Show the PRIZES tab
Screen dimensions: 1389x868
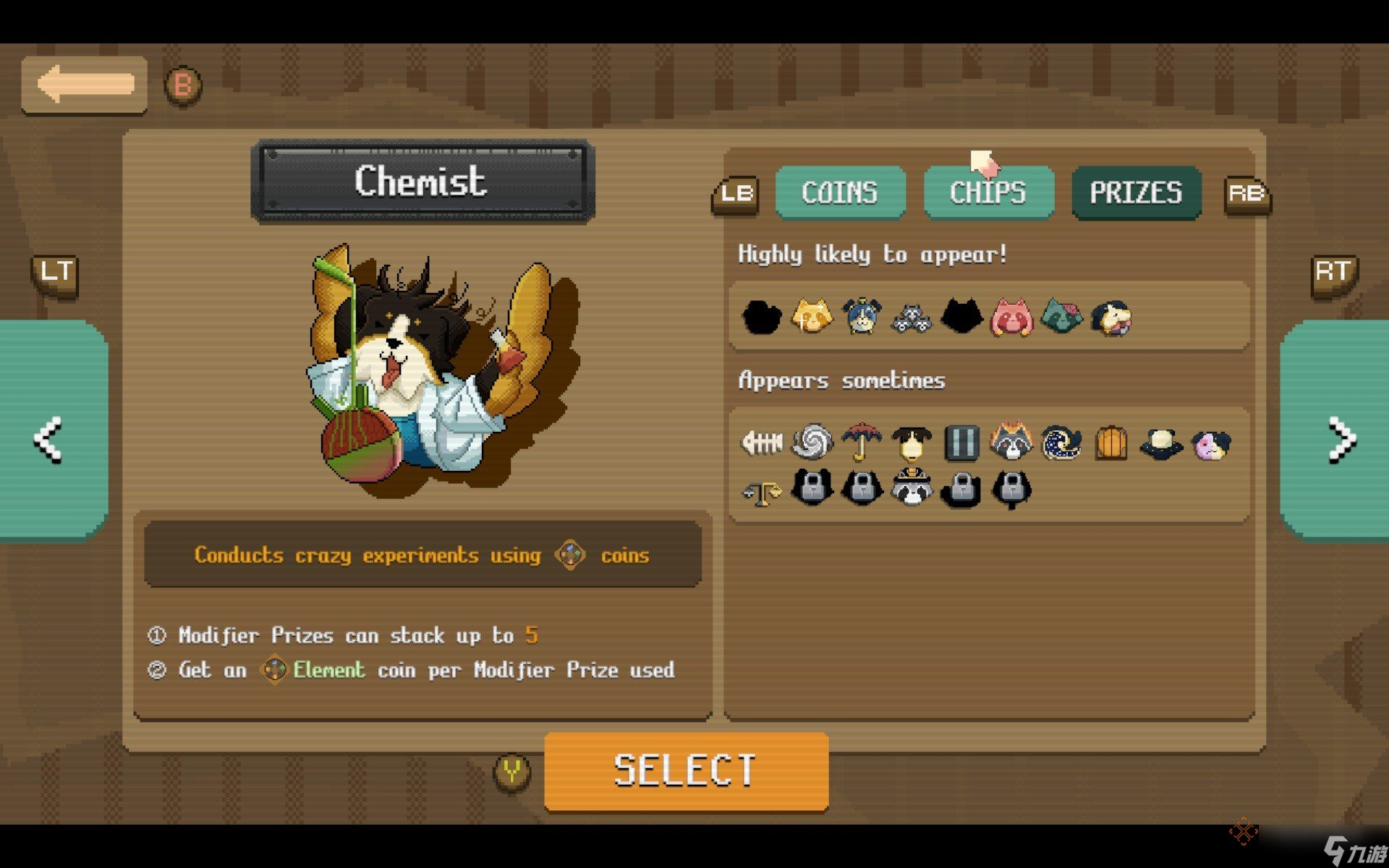pyautogui.click(x=1136, y=192)
